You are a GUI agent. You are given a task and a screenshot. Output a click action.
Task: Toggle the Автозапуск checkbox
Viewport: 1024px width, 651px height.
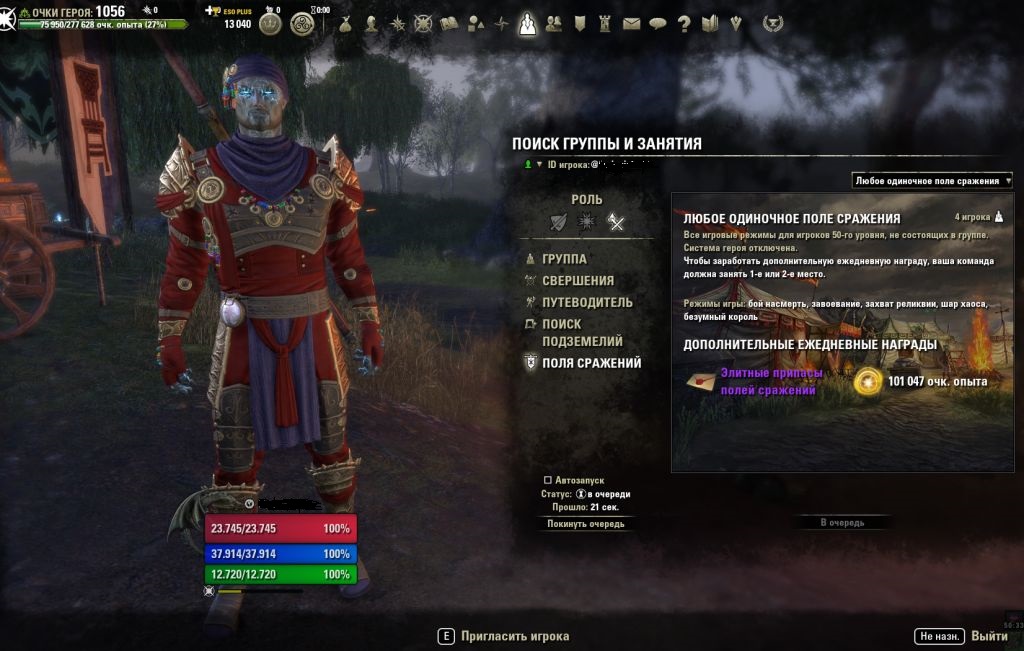[547, 480]
